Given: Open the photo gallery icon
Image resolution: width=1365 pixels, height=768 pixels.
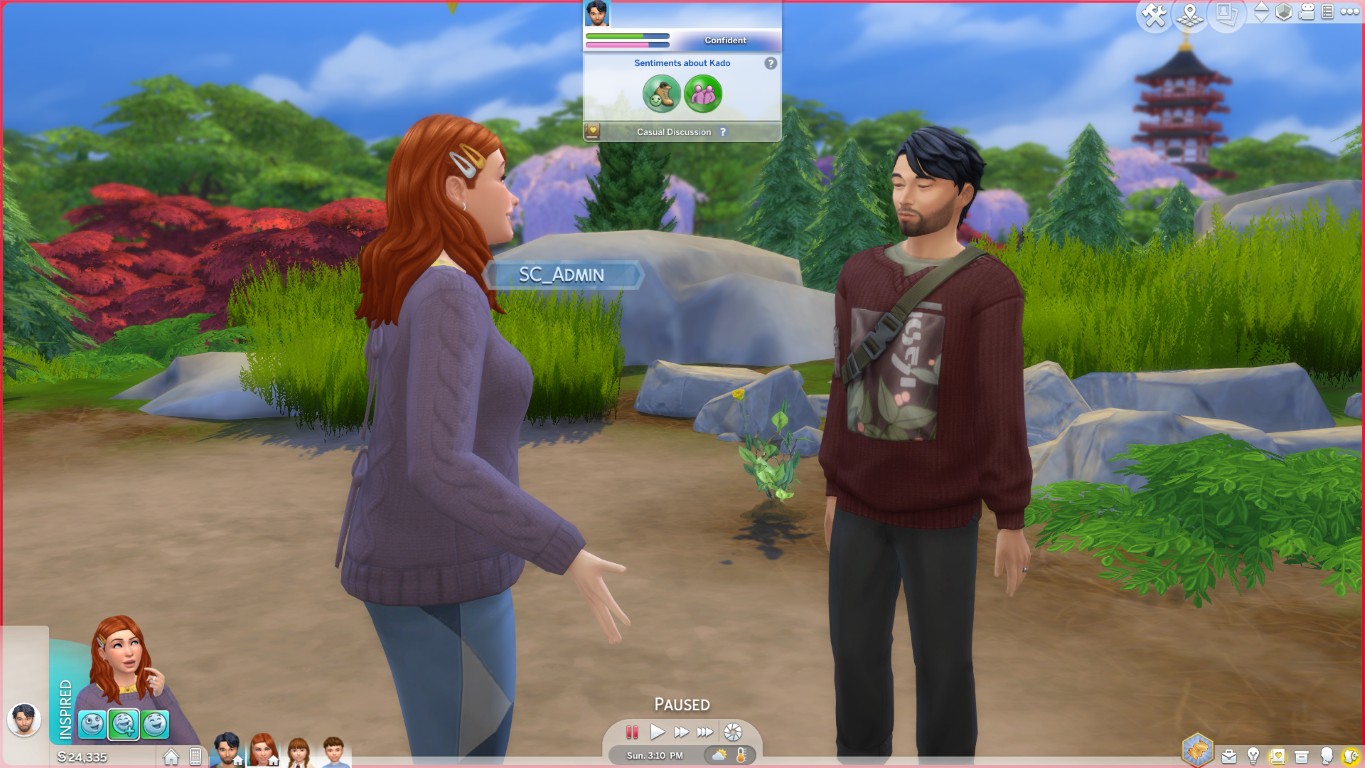Looking at the screenshot, I should click(x=1225, y=15).
